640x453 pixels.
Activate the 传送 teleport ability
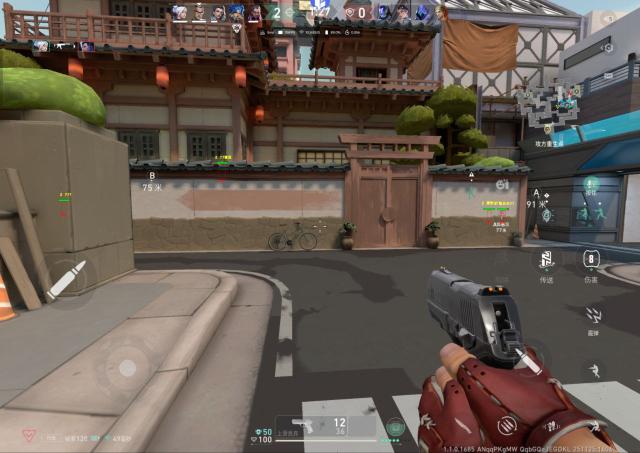(x=546, y=260)
